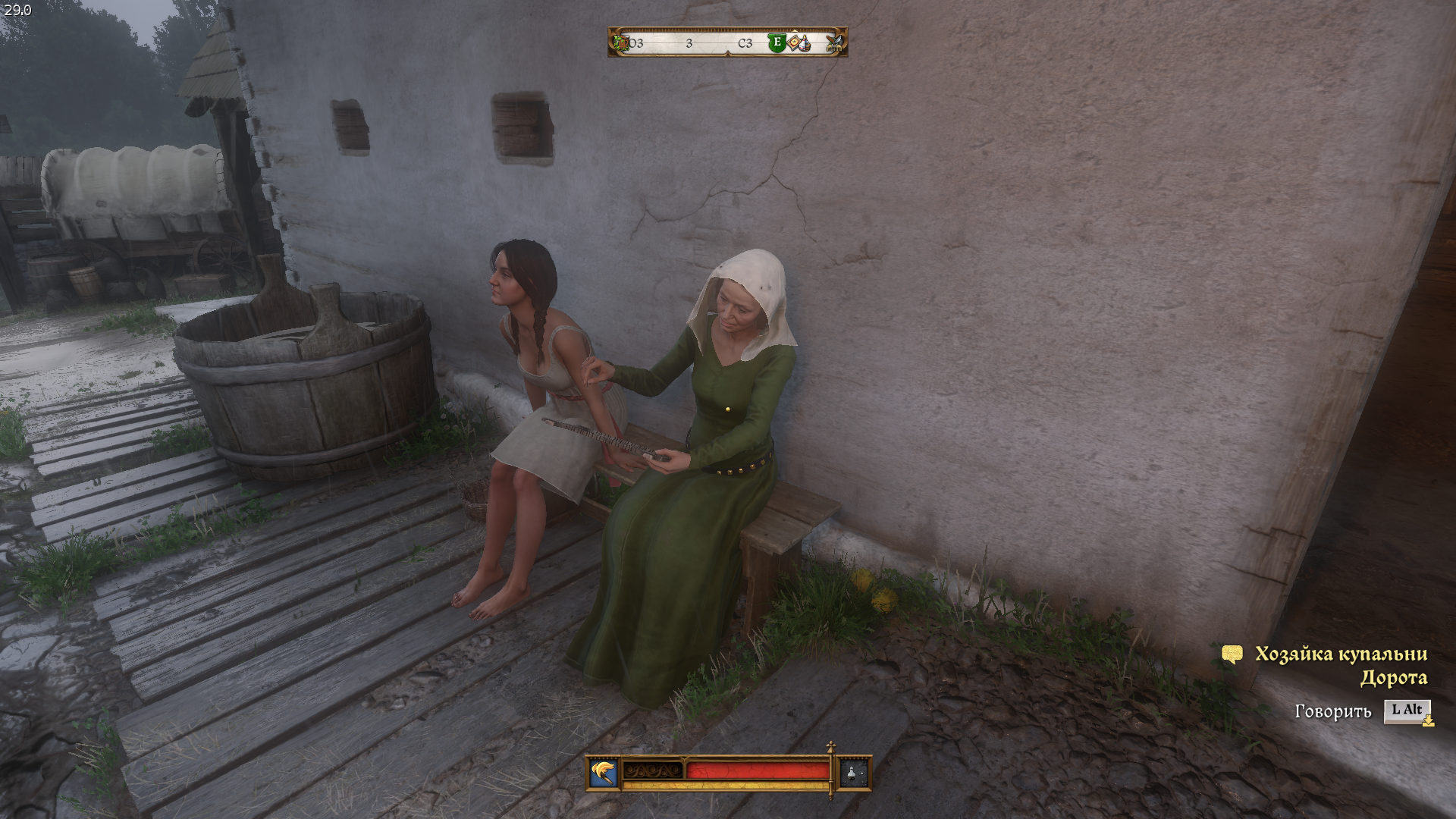
Task: Click the green shield quest marker E
Action: click(777, 42)
